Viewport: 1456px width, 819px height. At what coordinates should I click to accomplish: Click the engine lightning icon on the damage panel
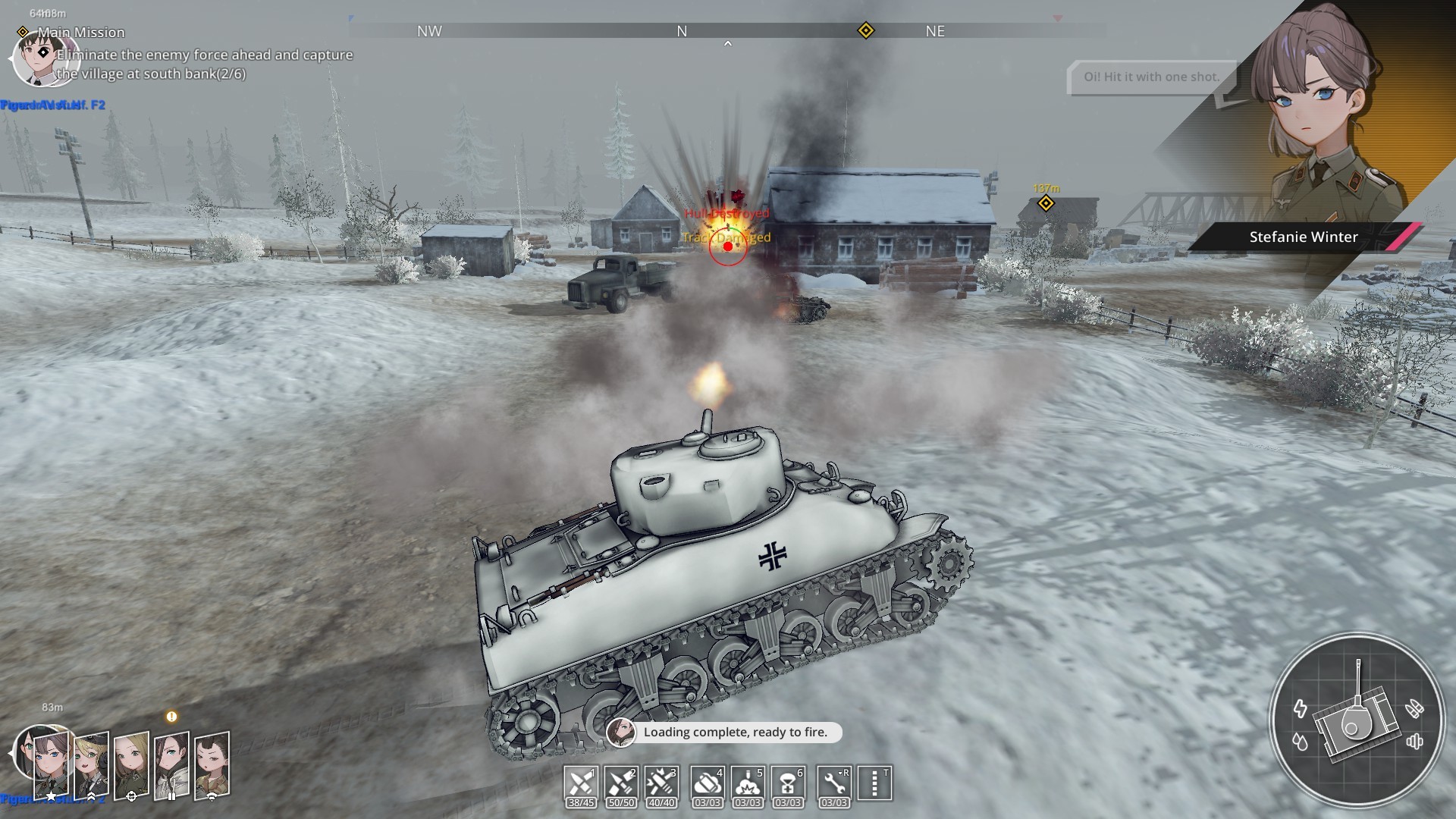(x=1301, y=709)
